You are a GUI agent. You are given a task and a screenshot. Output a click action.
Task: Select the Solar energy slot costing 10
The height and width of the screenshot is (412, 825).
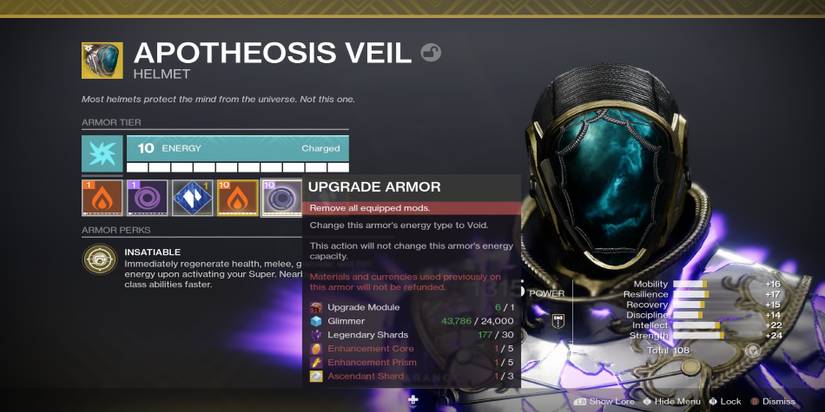236,198
